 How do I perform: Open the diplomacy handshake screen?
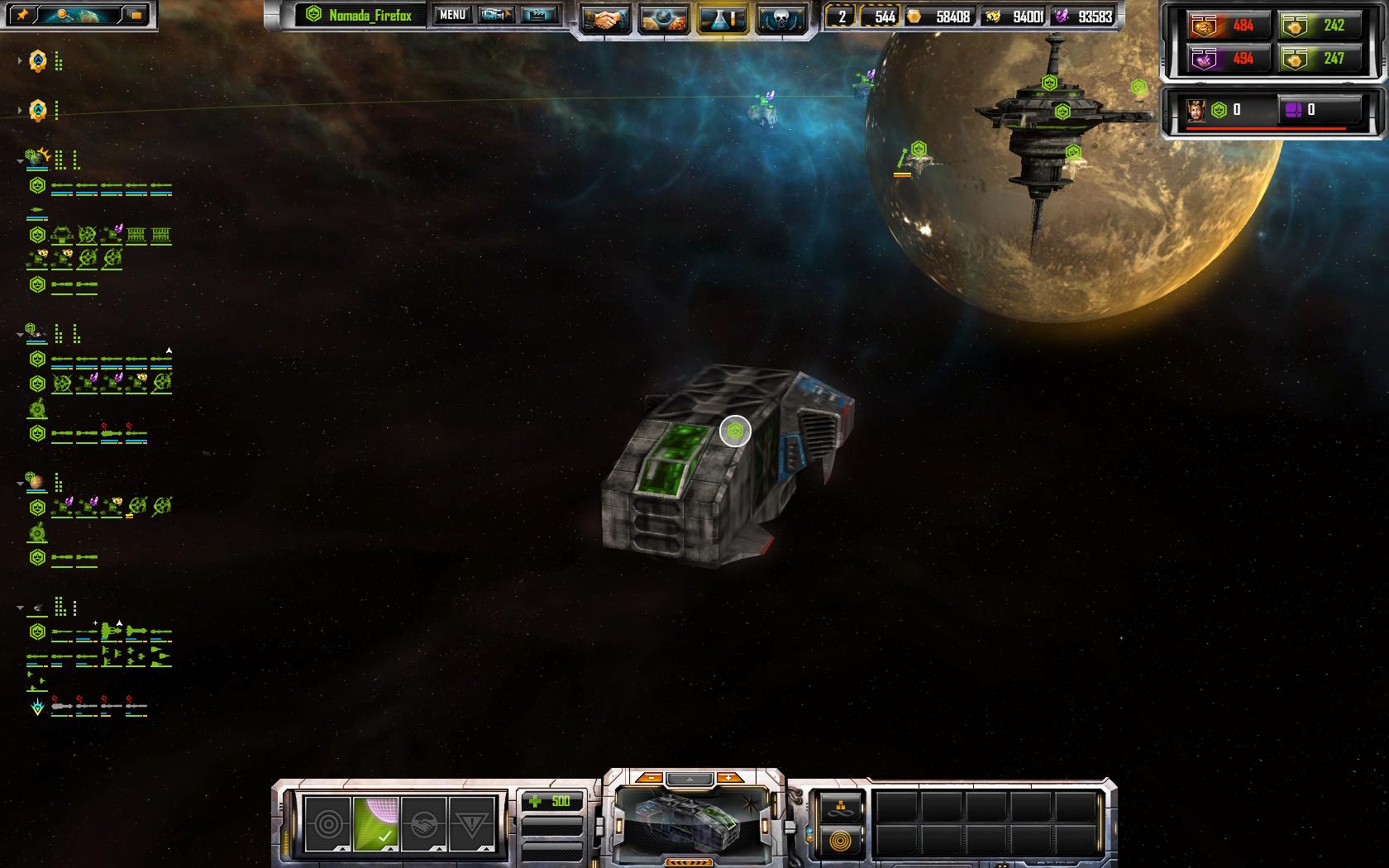click(605, 18)
